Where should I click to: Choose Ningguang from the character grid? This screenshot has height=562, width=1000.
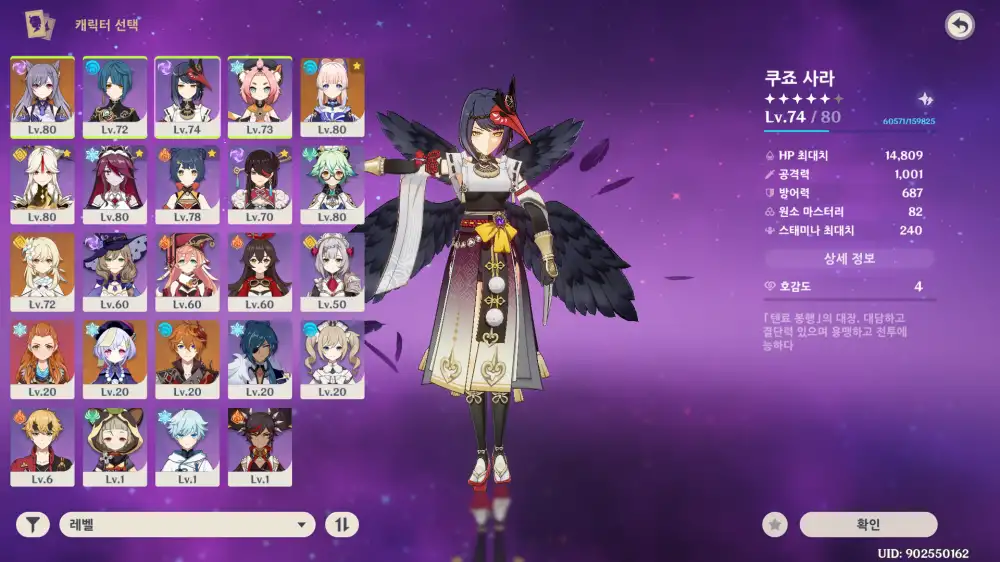[42, 183]
